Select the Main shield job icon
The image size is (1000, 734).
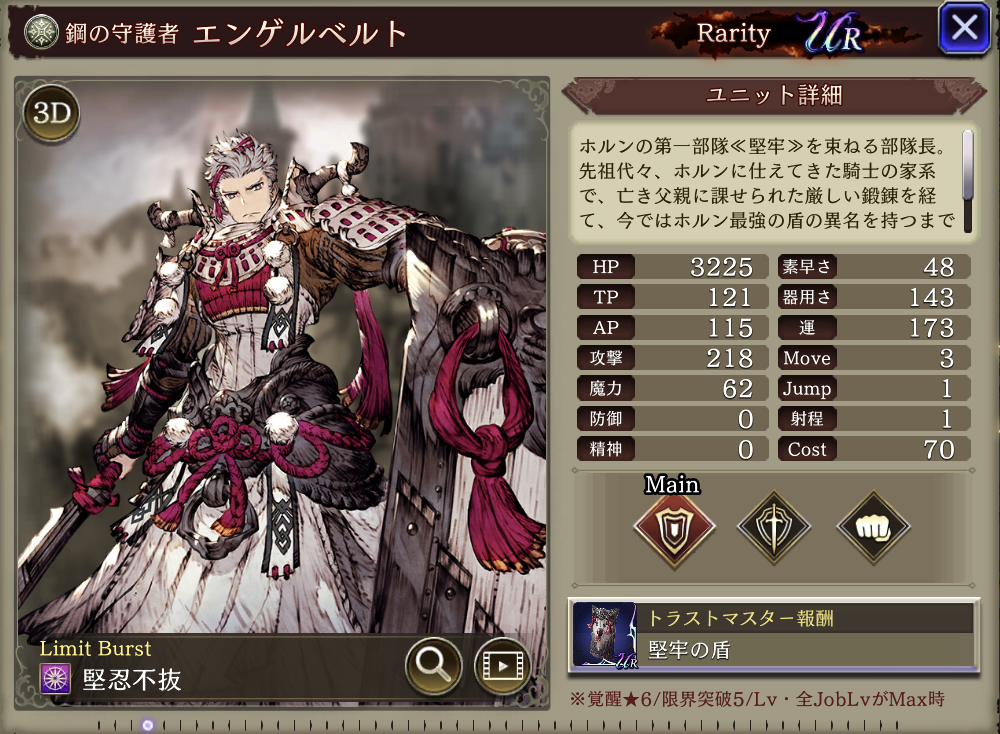click(674, 525)
